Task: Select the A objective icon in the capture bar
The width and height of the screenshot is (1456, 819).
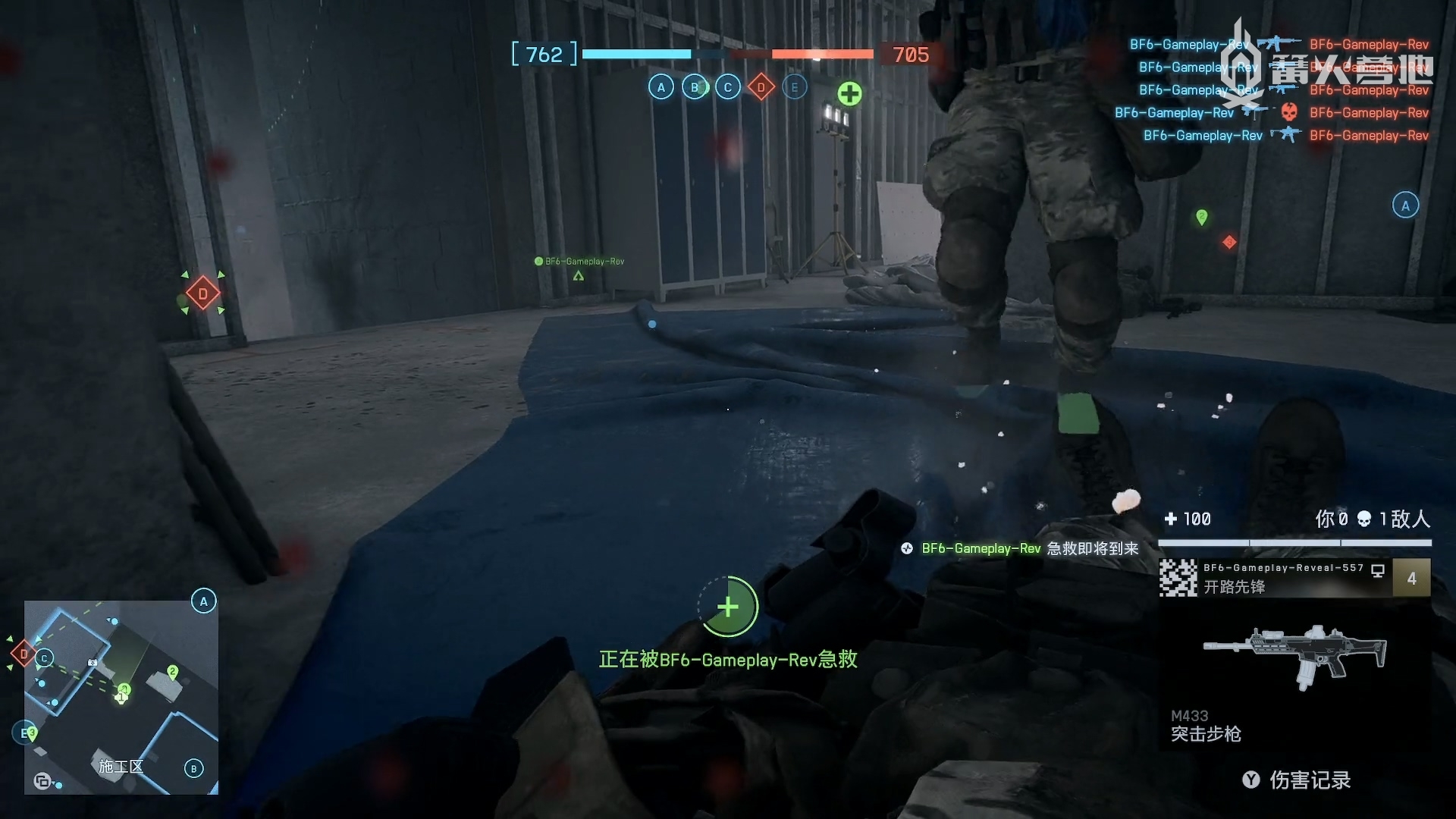Action: click(661, 87)
